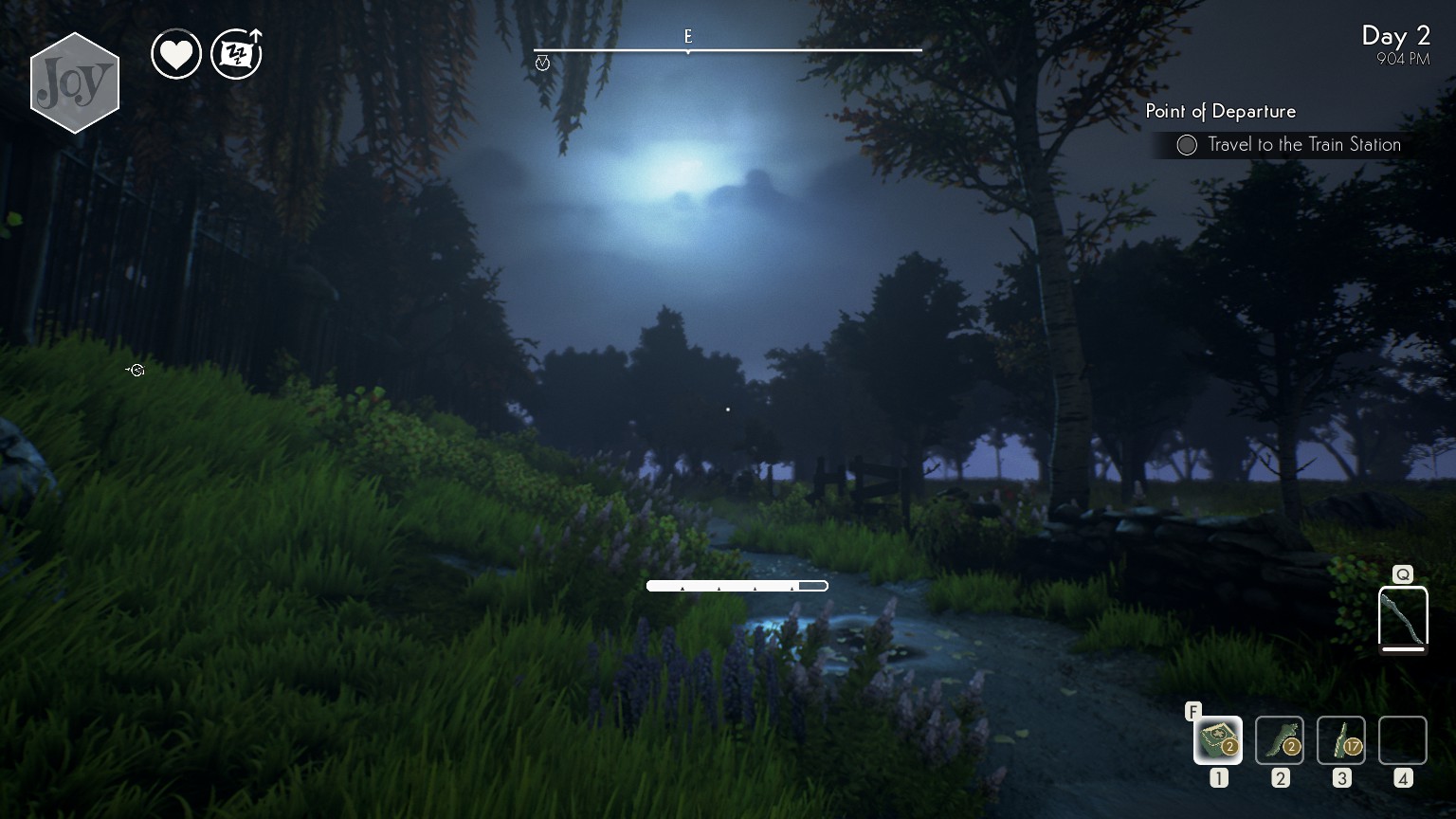
Task: Open the sleepiness pillow Zz icon
Action: pyautogui.click(x=235, y=53)
